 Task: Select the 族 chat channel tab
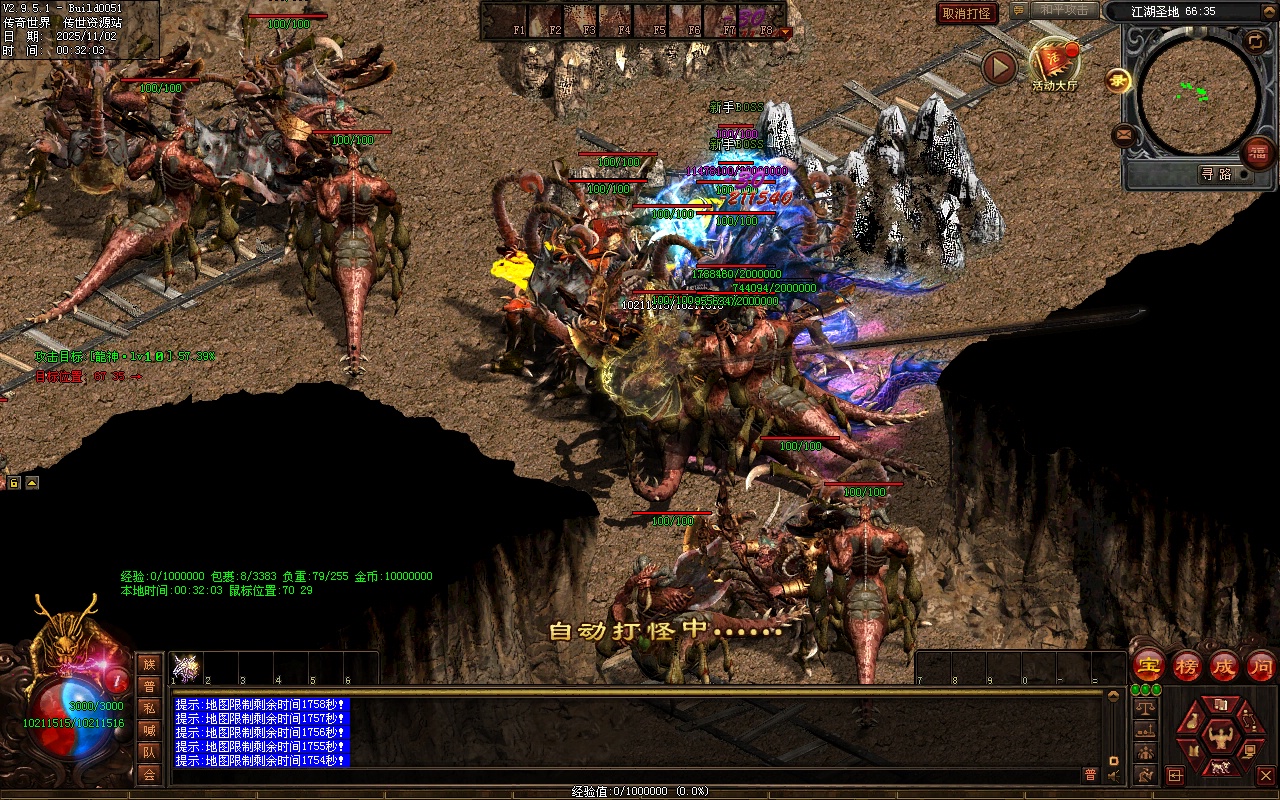[149, 664]
